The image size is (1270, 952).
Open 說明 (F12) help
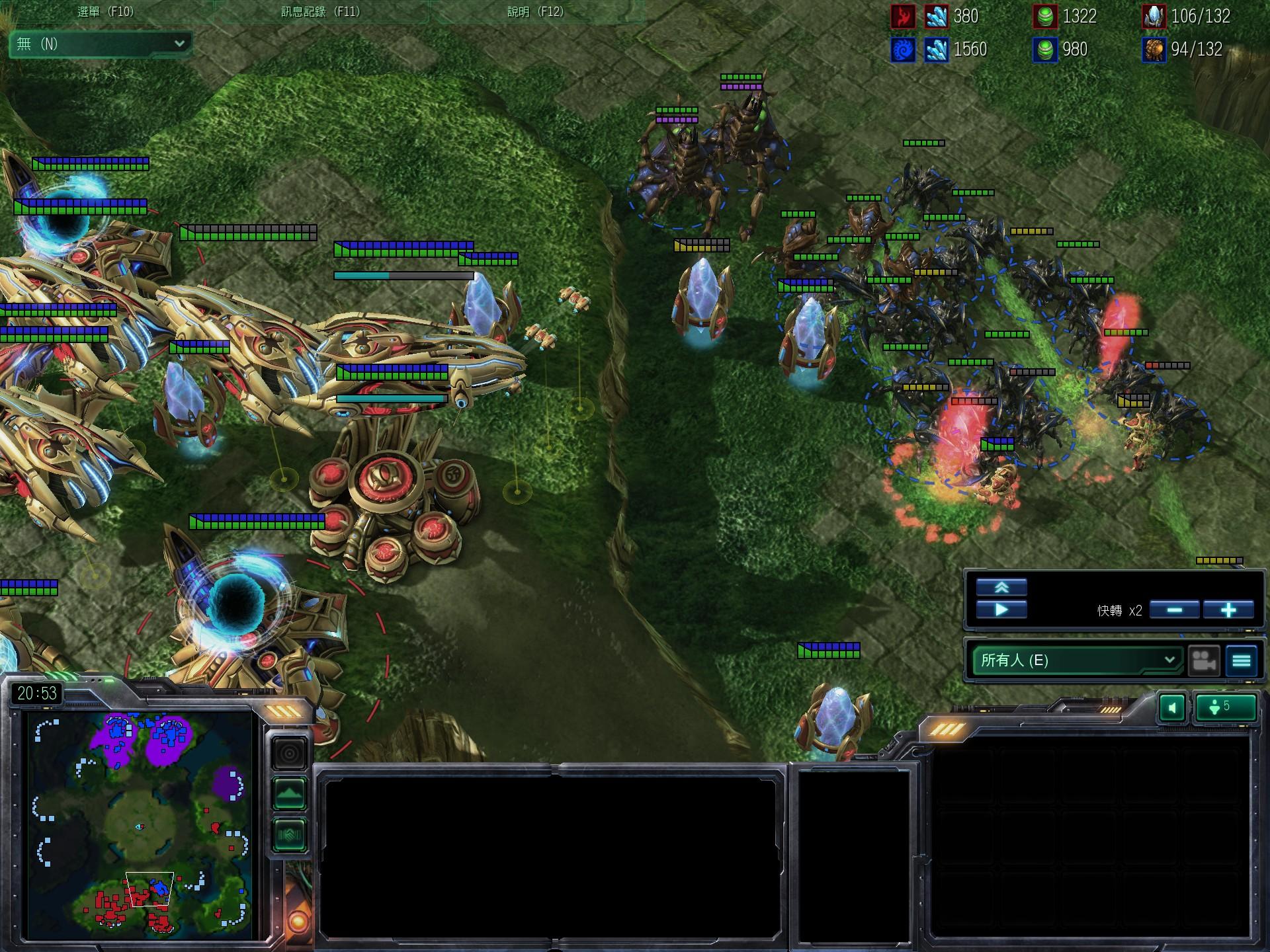pos(537,11)
